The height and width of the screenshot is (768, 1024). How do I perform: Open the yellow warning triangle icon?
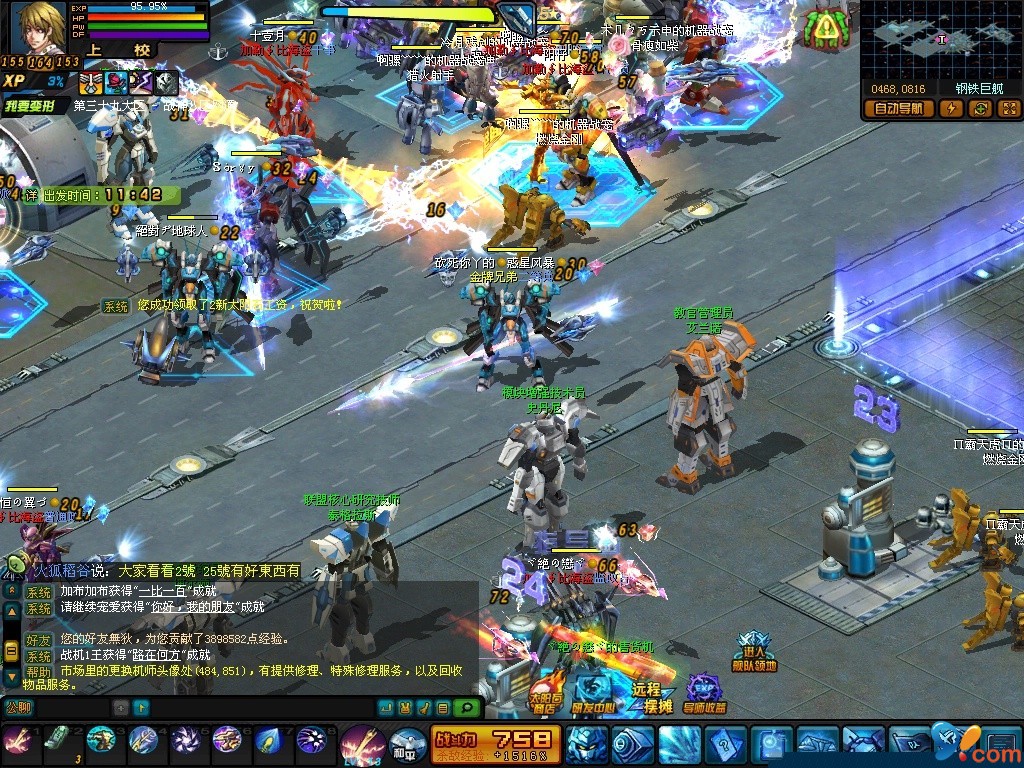coord(826,27)
